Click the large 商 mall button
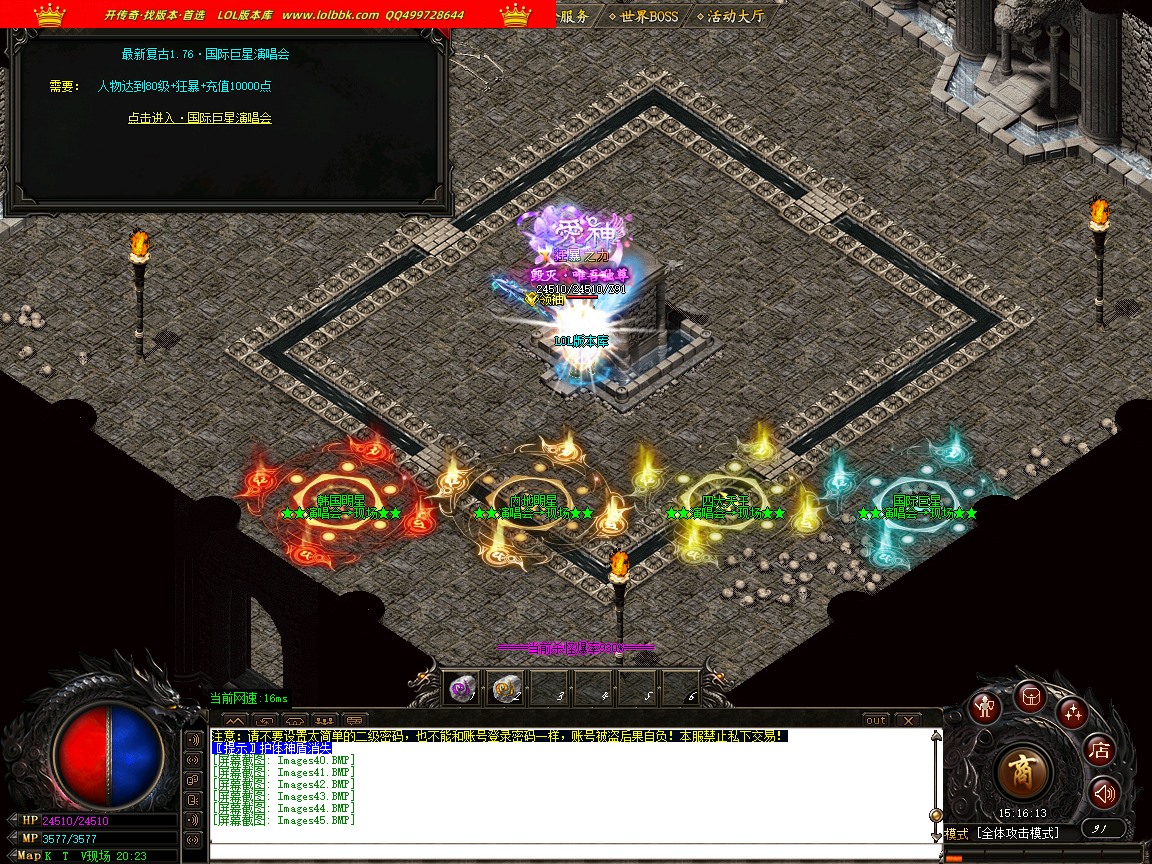The width and height of the screenshot is (1152, 864). tap(1024, 773)
